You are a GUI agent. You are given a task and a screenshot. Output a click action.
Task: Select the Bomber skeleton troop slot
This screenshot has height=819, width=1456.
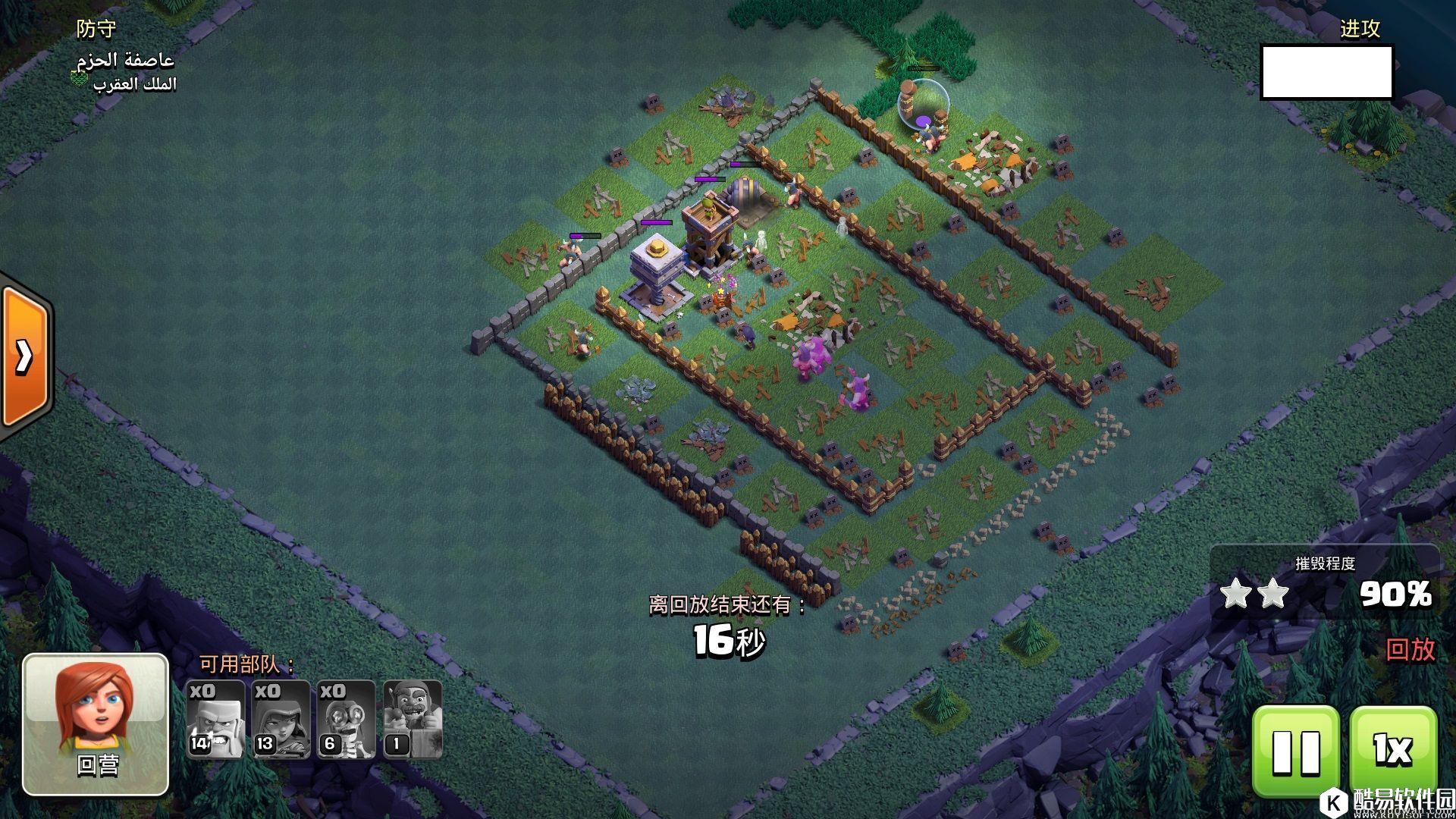coord(346,719)
